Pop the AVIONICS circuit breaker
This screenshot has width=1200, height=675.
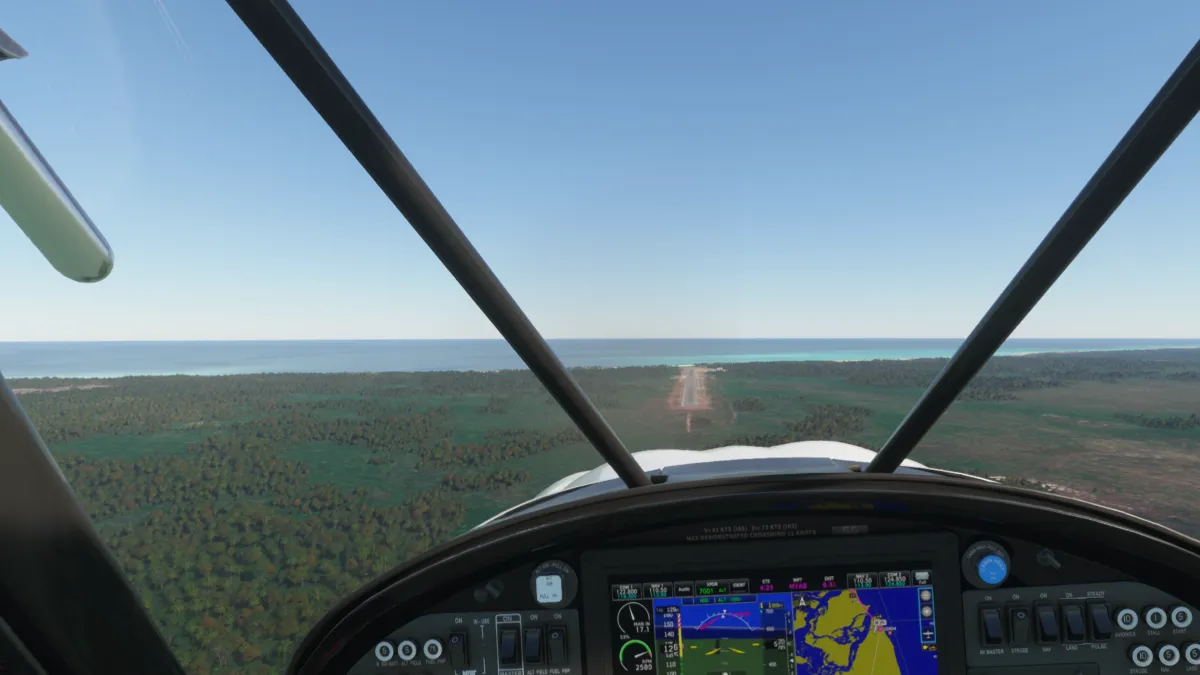(x=1127, y=618)
